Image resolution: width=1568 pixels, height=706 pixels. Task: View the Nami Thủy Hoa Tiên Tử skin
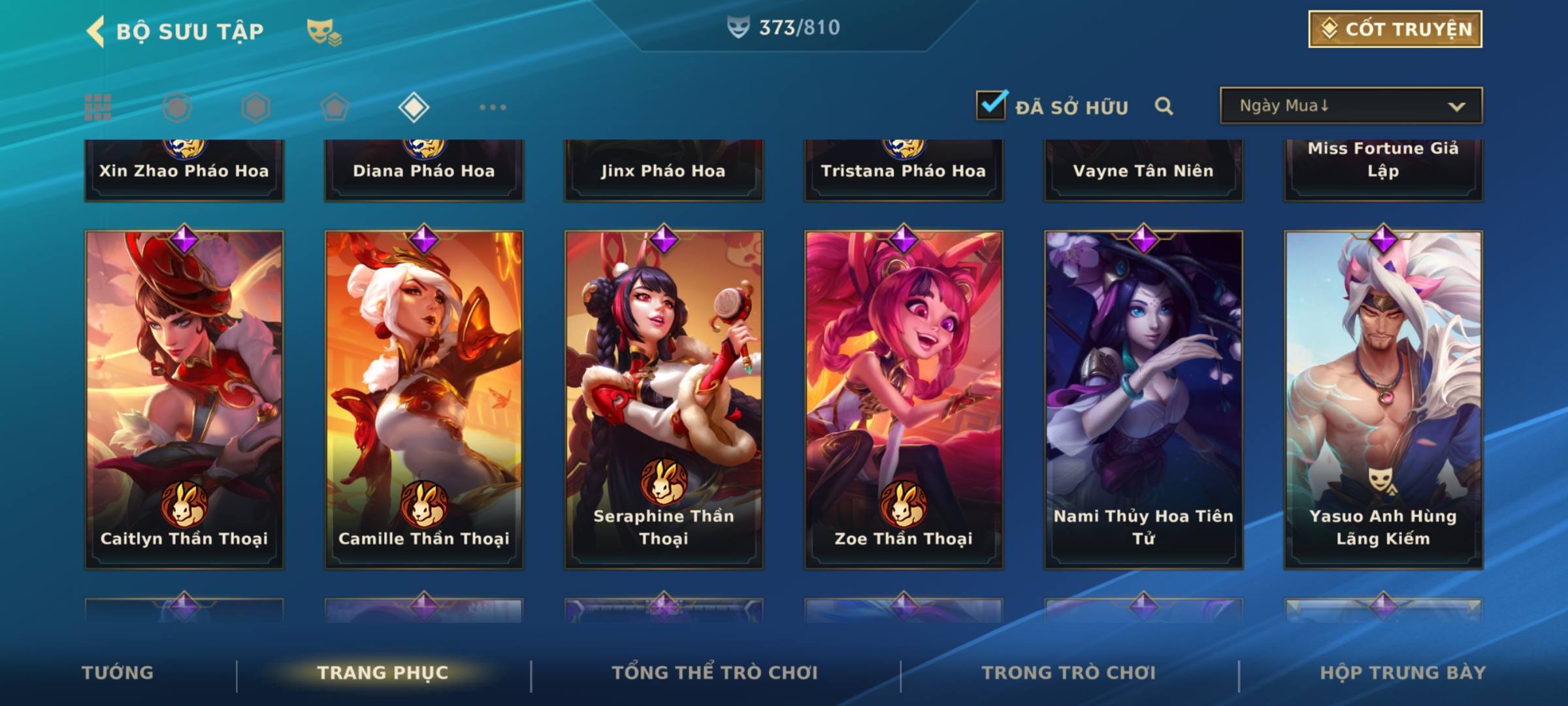coord(1143,399)
